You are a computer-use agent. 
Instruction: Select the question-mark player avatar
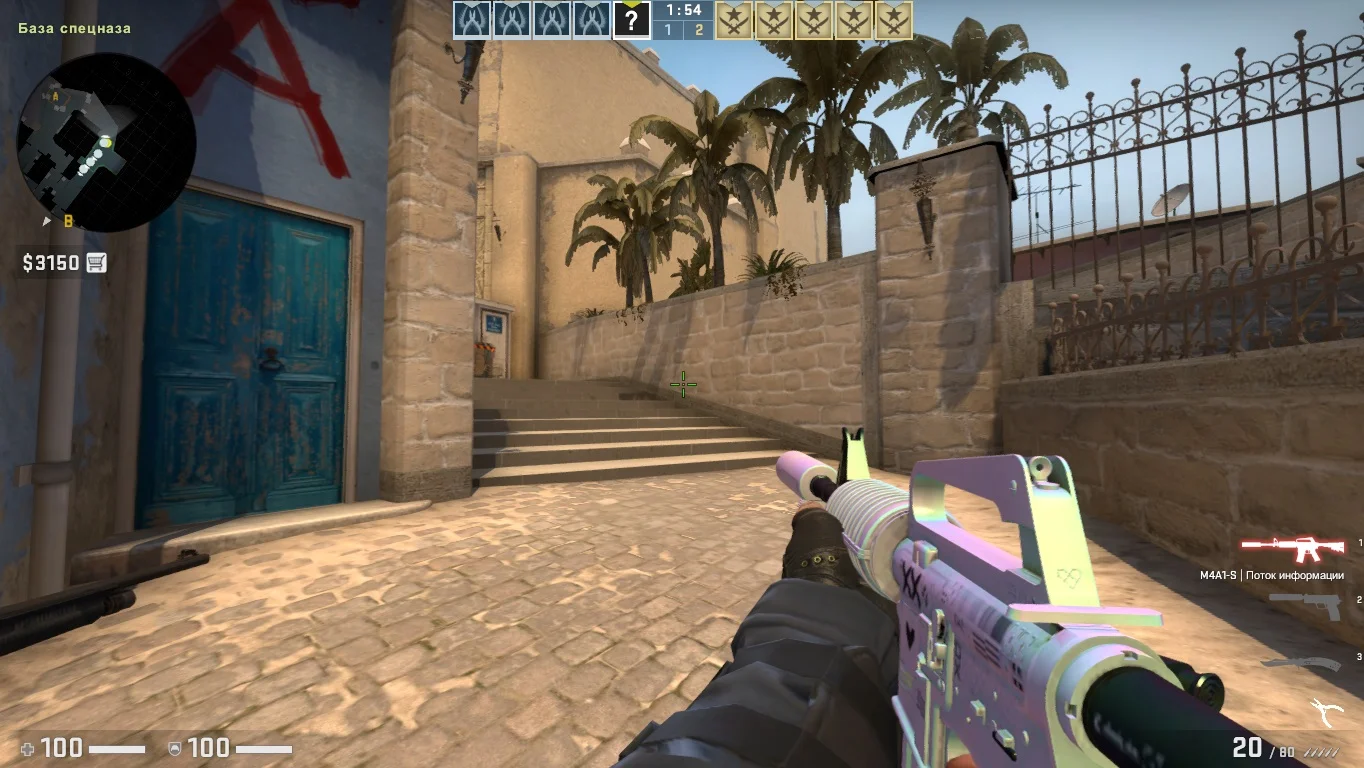click(x=631, y=20)
